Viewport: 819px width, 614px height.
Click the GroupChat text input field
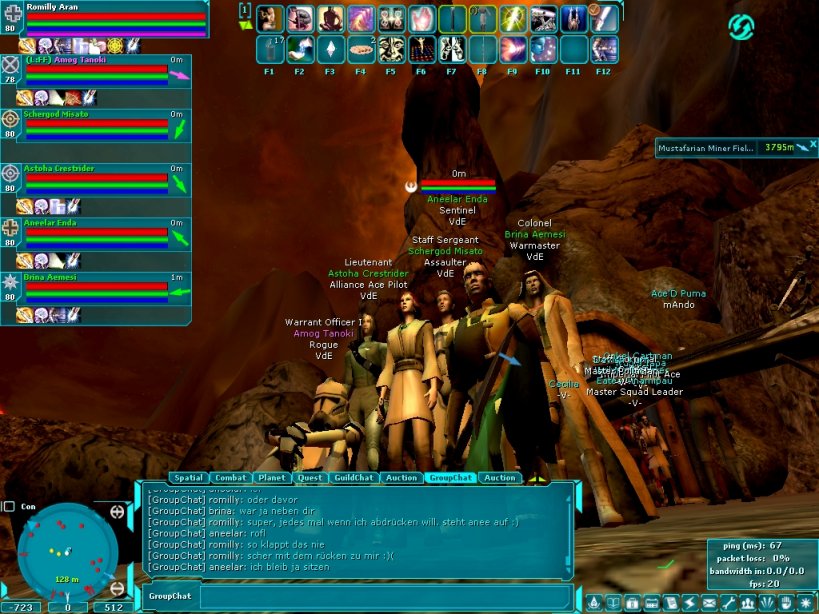[x=385, y=597]
